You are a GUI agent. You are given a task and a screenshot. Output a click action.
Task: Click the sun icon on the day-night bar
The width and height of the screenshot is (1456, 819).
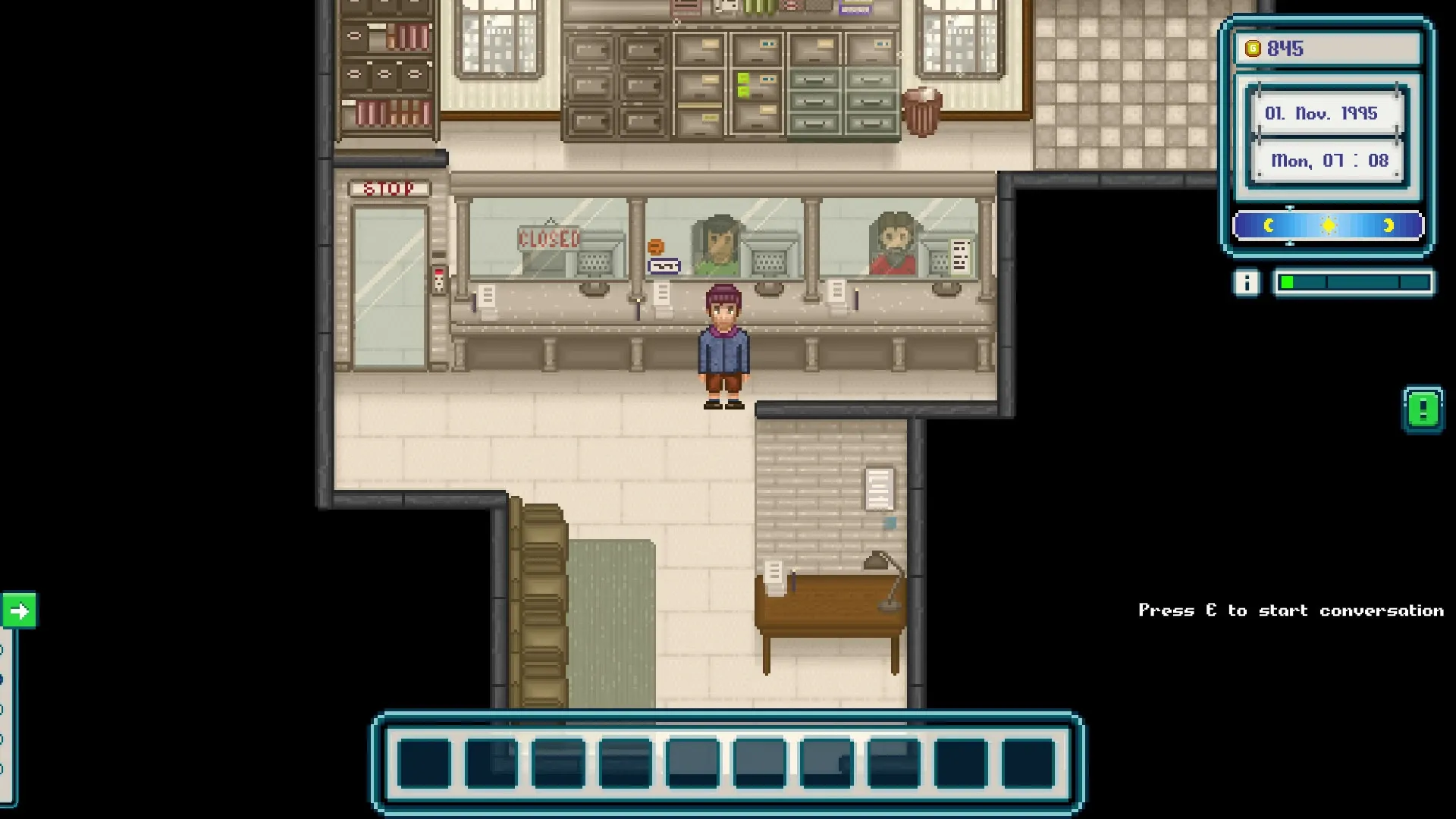point(1329,225)
